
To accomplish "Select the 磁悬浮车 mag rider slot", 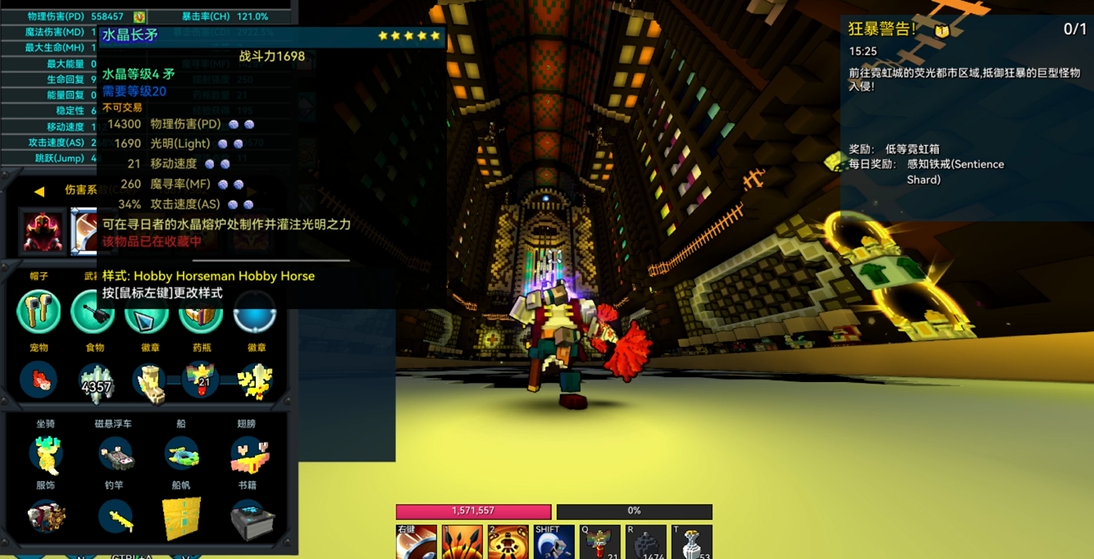I will [115, 455].
